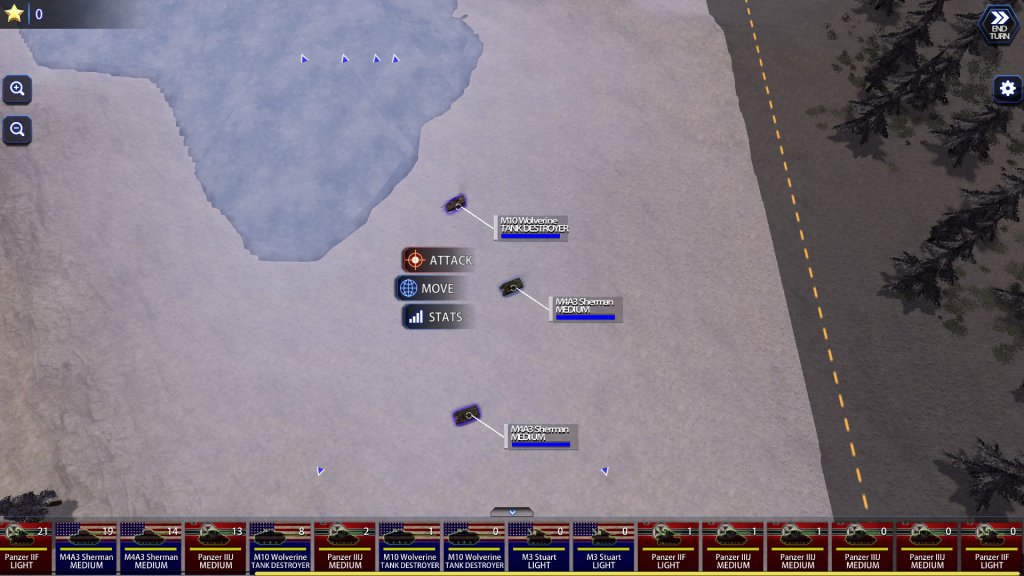Zoom out with the magnifier minus button

[x=17, y=129]
